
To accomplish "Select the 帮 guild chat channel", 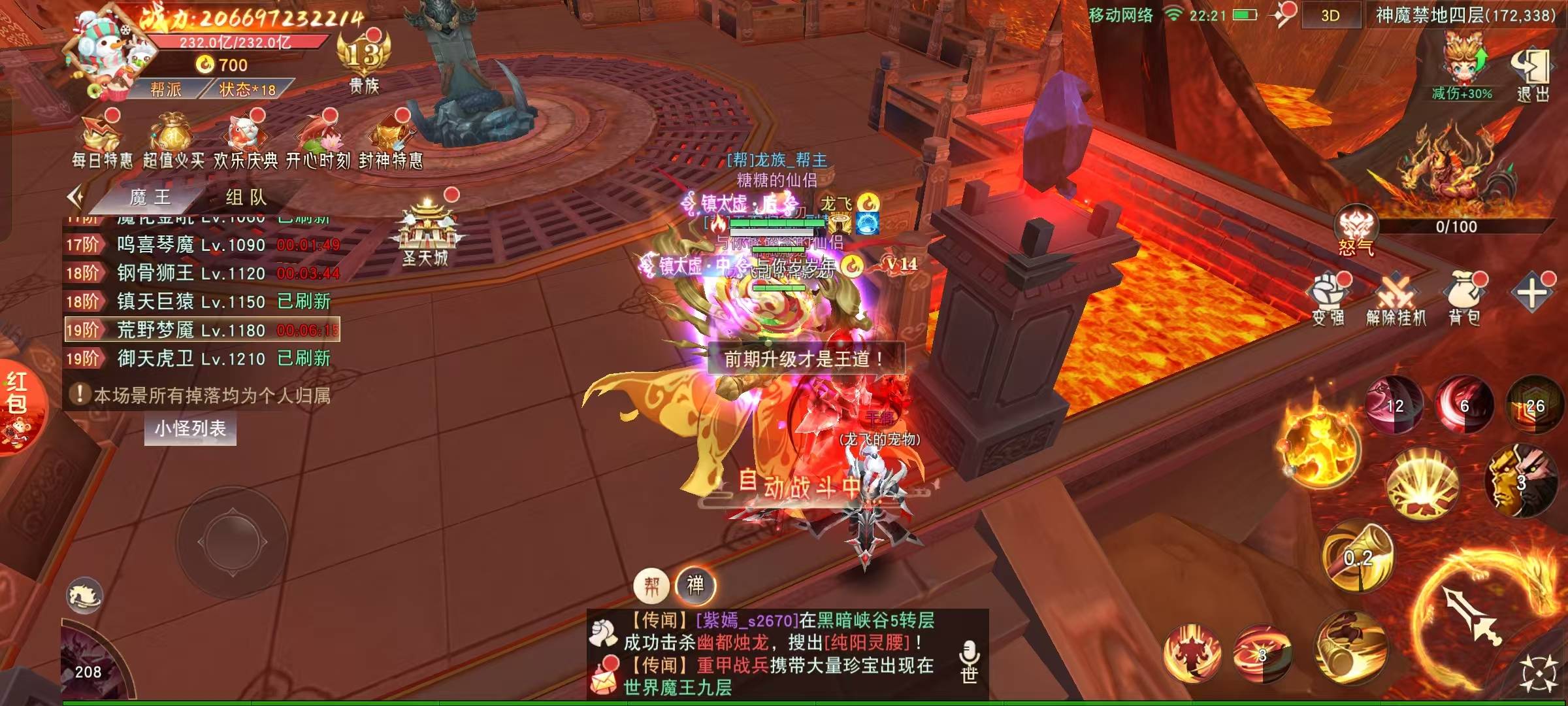I will click(x=651, y=586).
